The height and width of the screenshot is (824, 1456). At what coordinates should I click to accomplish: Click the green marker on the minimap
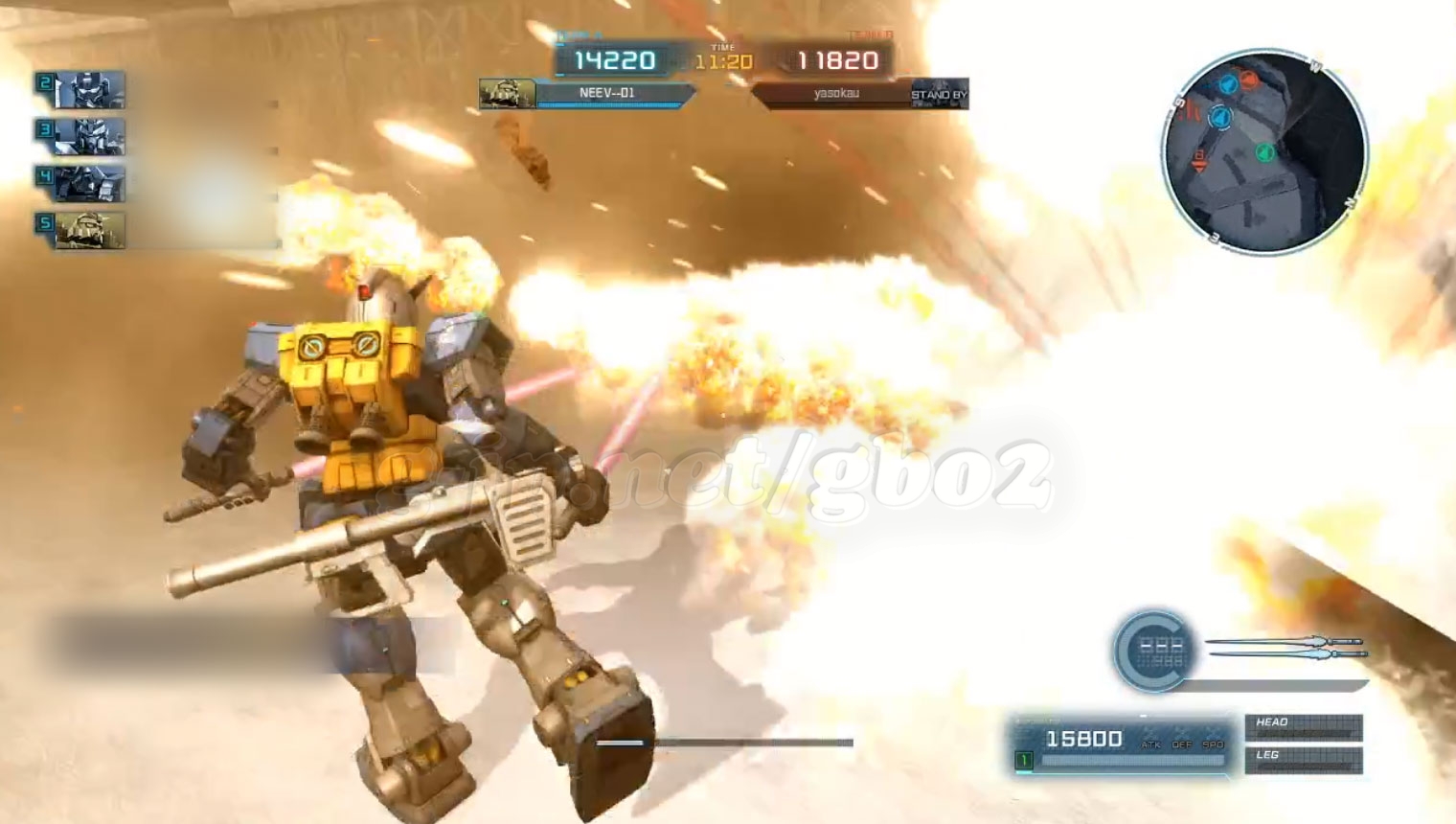coord(1264,151)
